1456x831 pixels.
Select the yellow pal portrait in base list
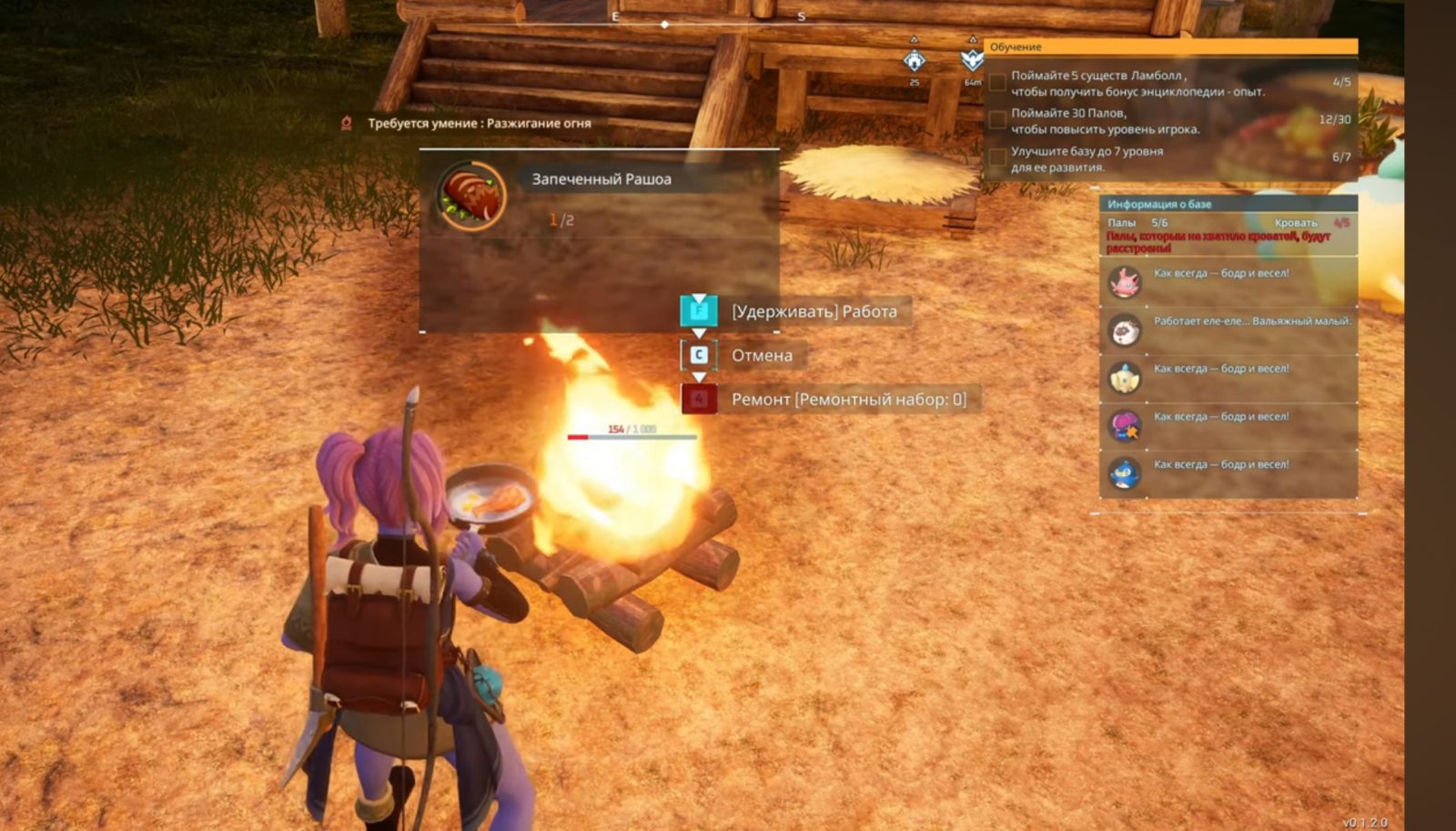[1125, 378]
